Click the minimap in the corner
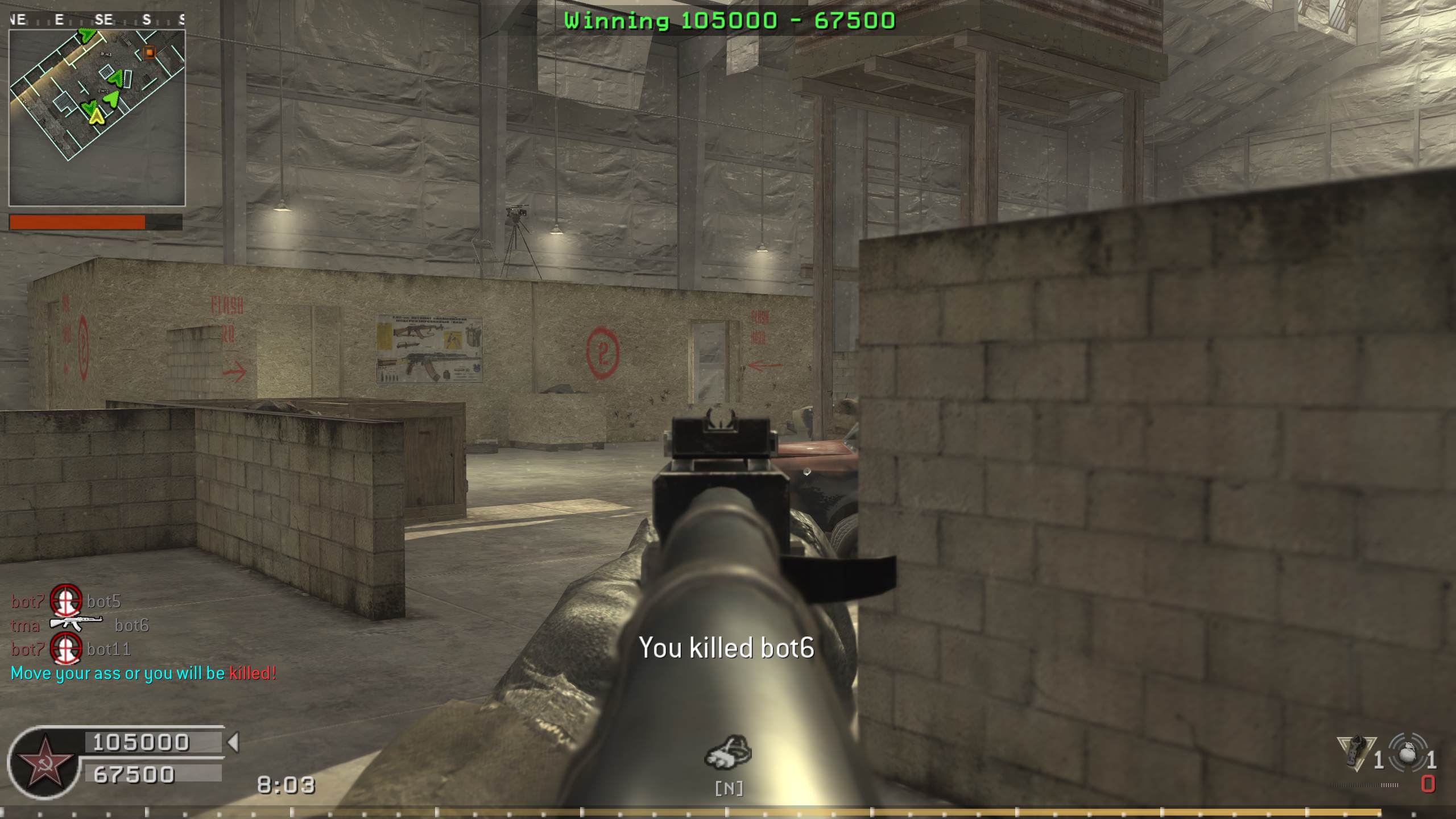Image resolution: width=1456 pixels, height=819 pixels. point(97,118)
